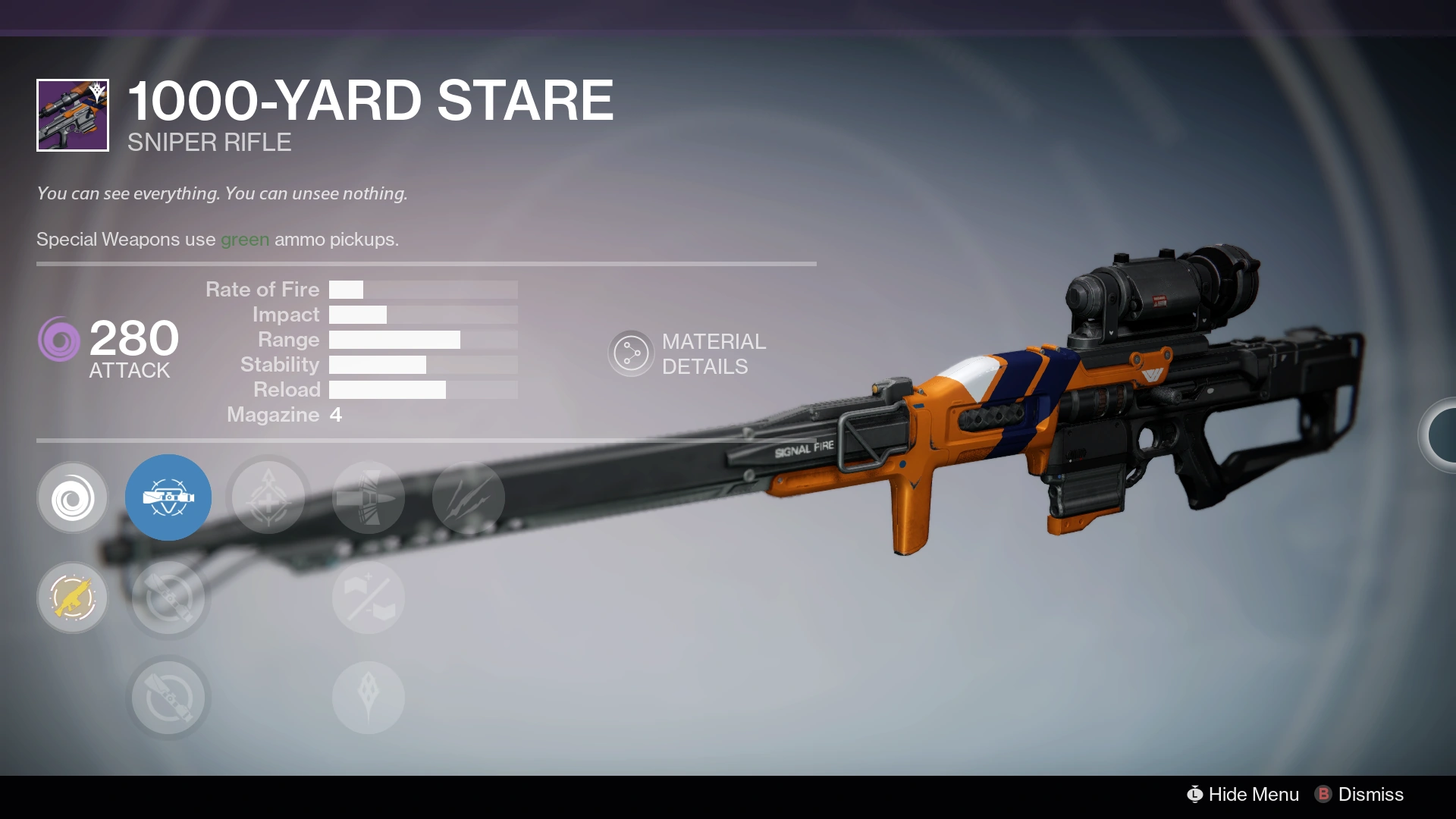The height and width of the screenshot is (819, 1456).
Task: Select the crosshair accuracy perk icon
Action: (x=268, y=498)
